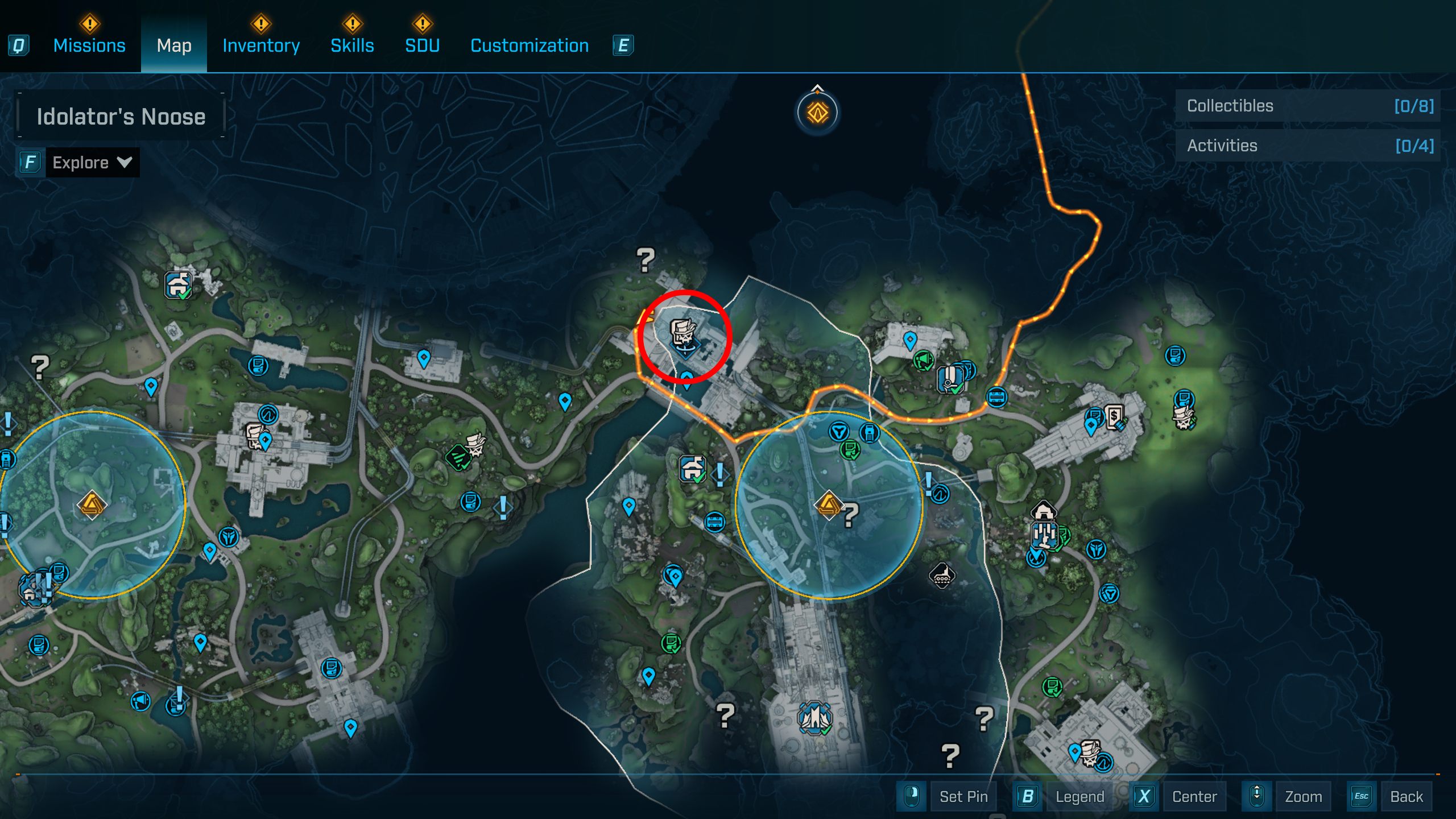Expand the Explore filter dropdown
This screenshot has width=1456, height=819.
point(92,163)
